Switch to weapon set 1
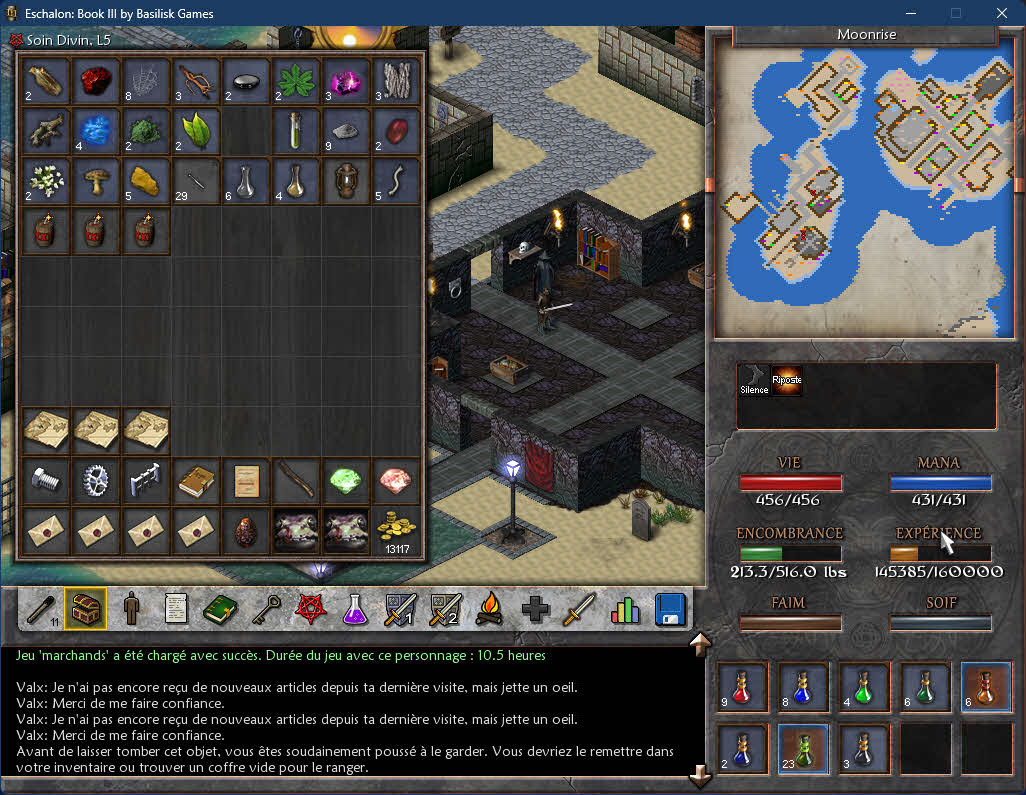The height and width of the screenshot is (795, 1026). [400, 609]
